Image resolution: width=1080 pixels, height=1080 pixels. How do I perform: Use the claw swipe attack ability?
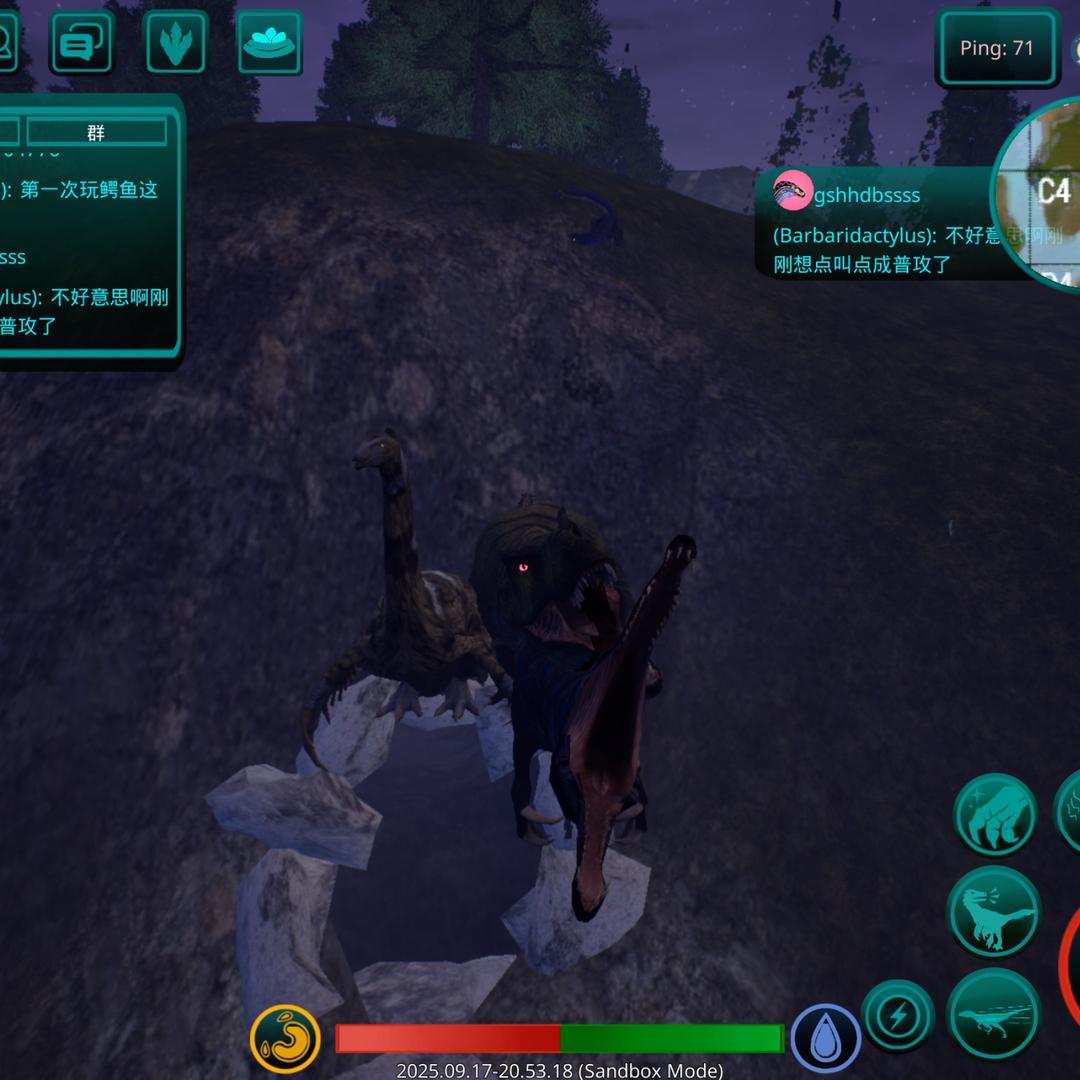(995, 815)
